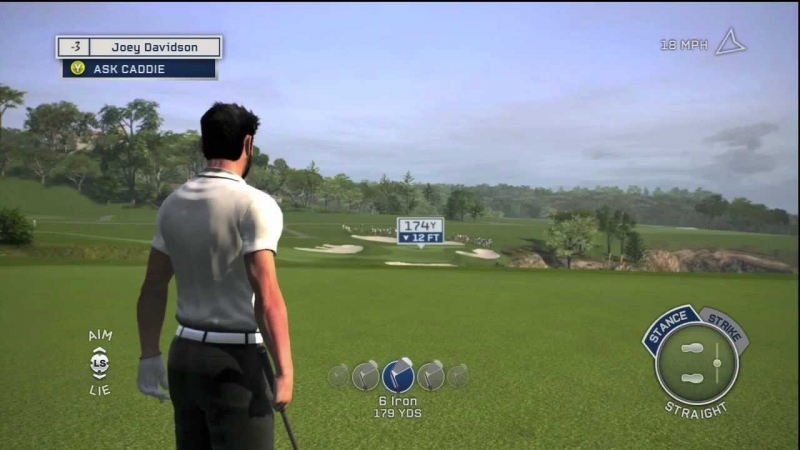Select the highlighted 6 Iron club
Image resolution: width=800 pixels, height=450 pixels.
[398, 375]
